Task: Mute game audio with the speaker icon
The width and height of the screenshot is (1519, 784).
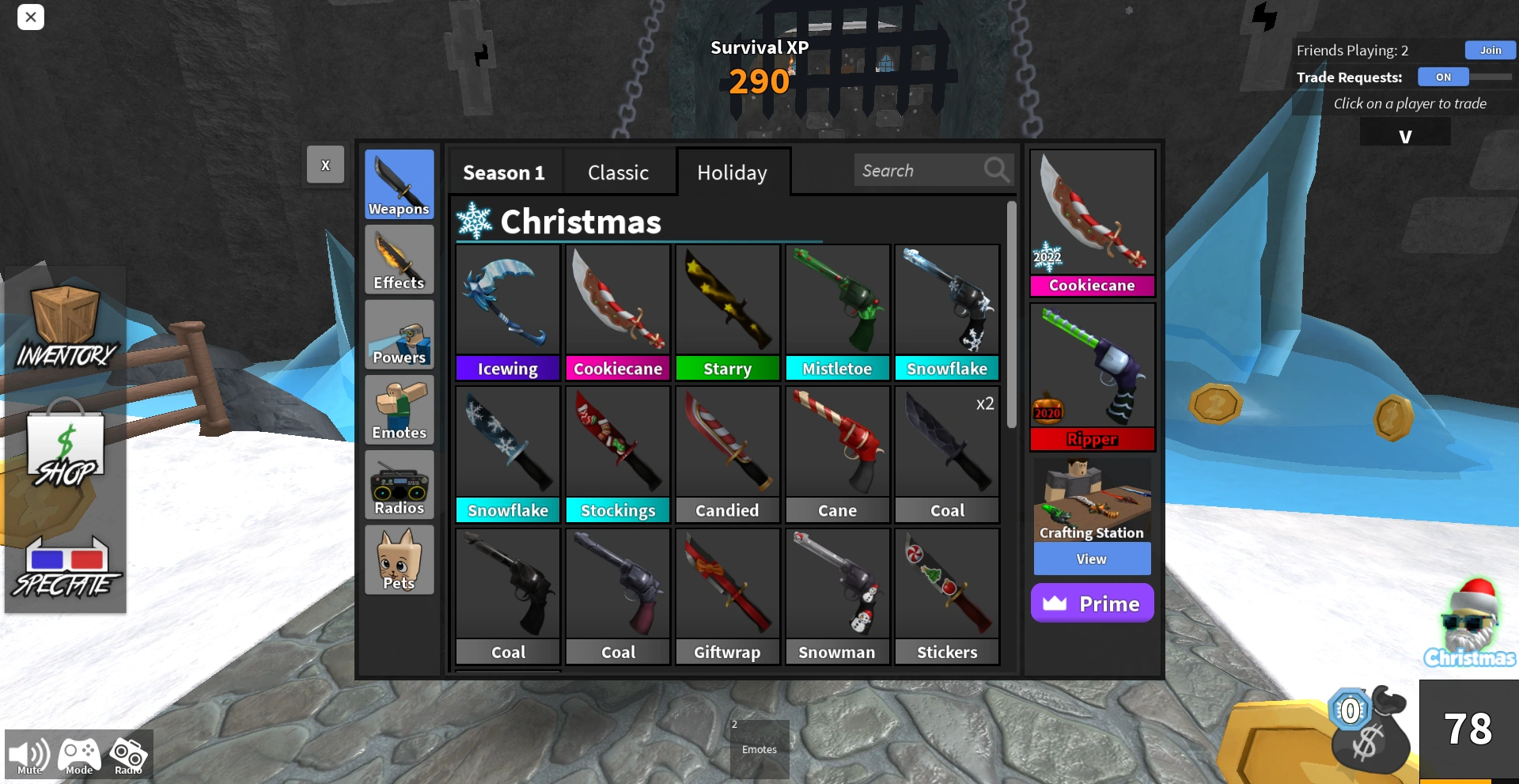Action: (28, 753)
